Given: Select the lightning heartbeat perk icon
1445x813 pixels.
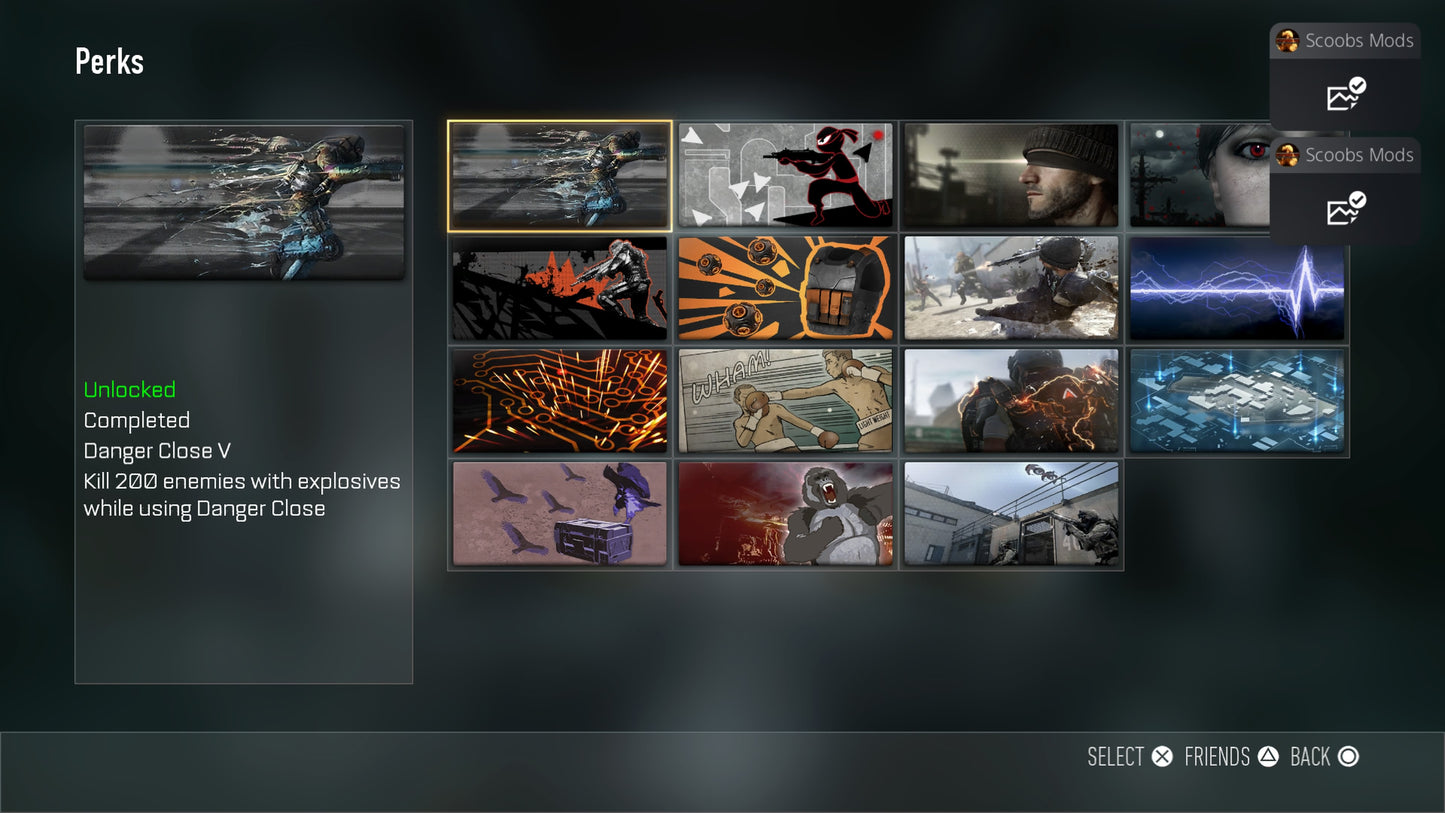Looking at the screenshot, I should click(x=1237, y=288).
